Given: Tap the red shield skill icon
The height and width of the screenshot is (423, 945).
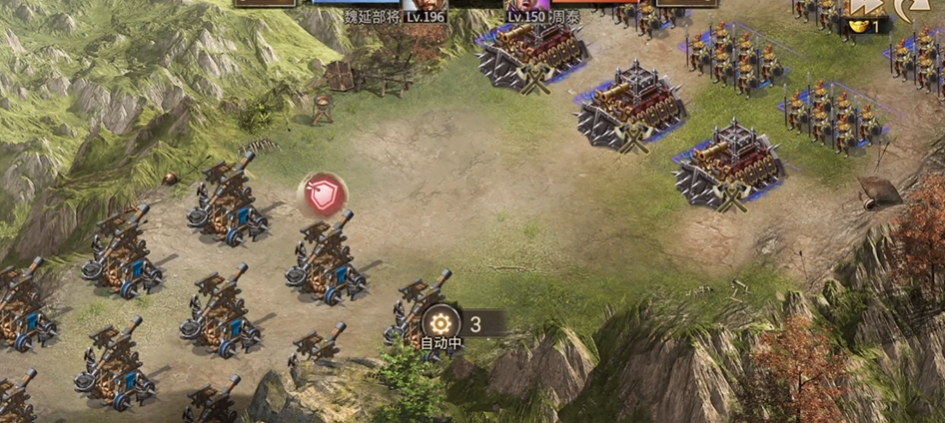Looking at the screenshot, I should pos(322,196).
